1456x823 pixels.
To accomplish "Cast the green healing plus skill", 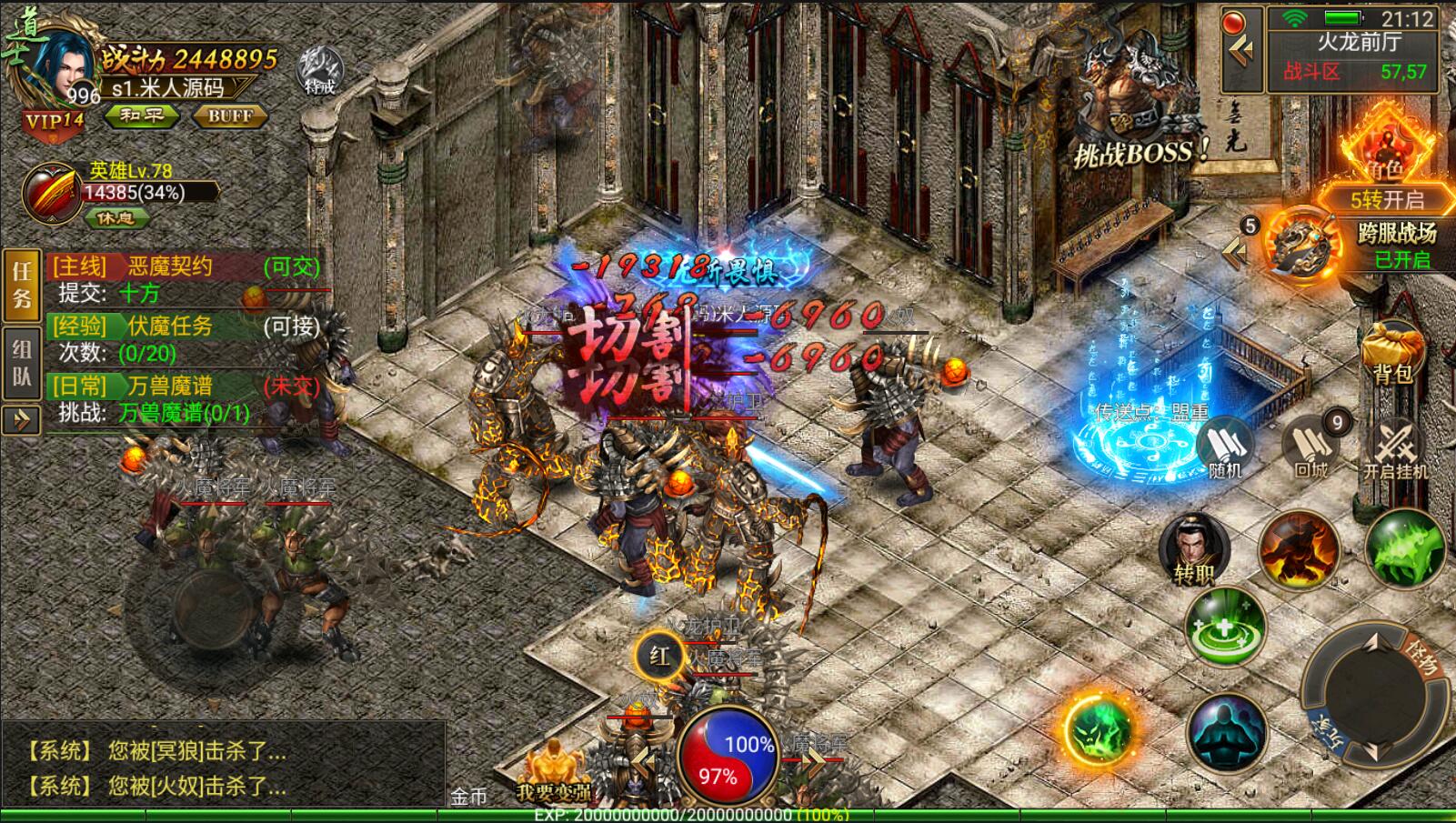I will tap(1224, 627).
